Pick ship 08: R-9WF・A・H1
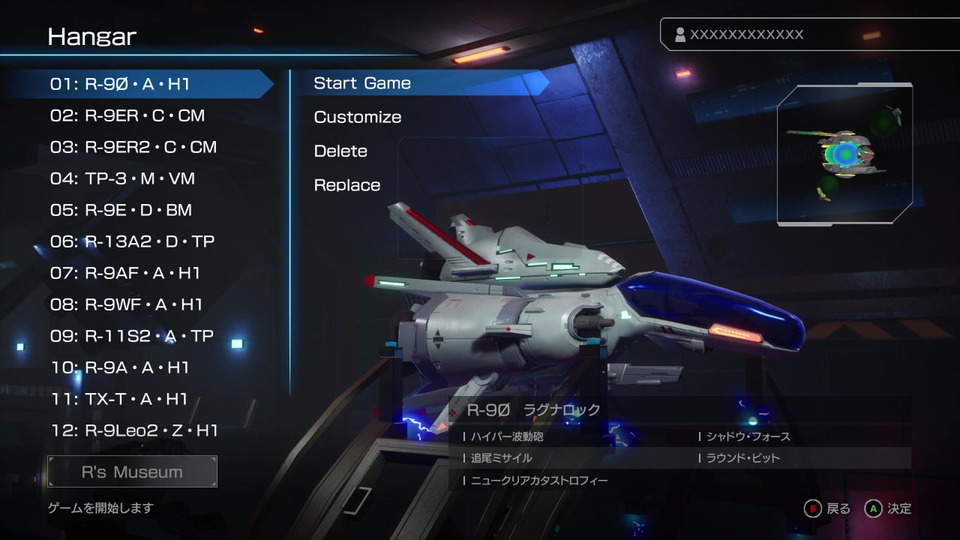Image resolution: width=960 pixels, height=540 pixels. [x=127, y=304]
